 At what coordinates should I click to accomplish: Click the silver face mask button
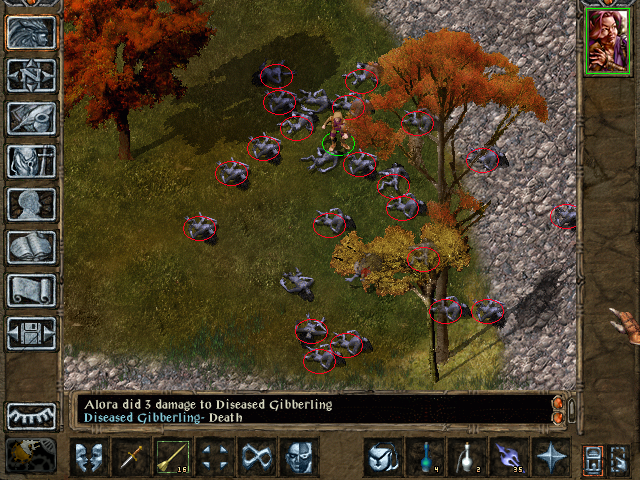[x=299, y=457]
